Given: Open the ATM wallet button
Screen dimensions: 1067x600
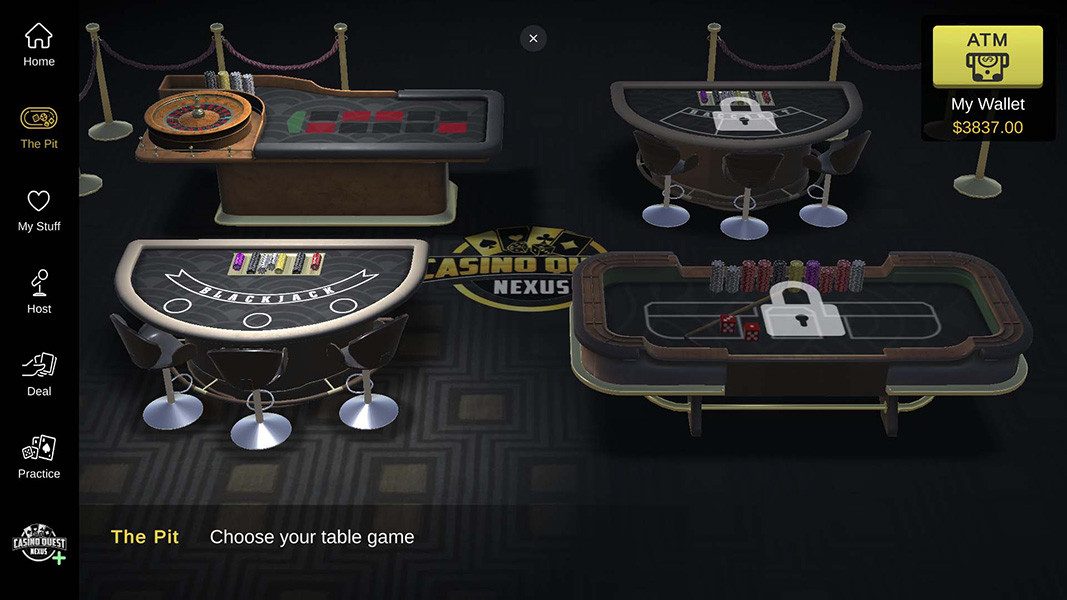Looking at the screenshot, I should coord(987,57).
